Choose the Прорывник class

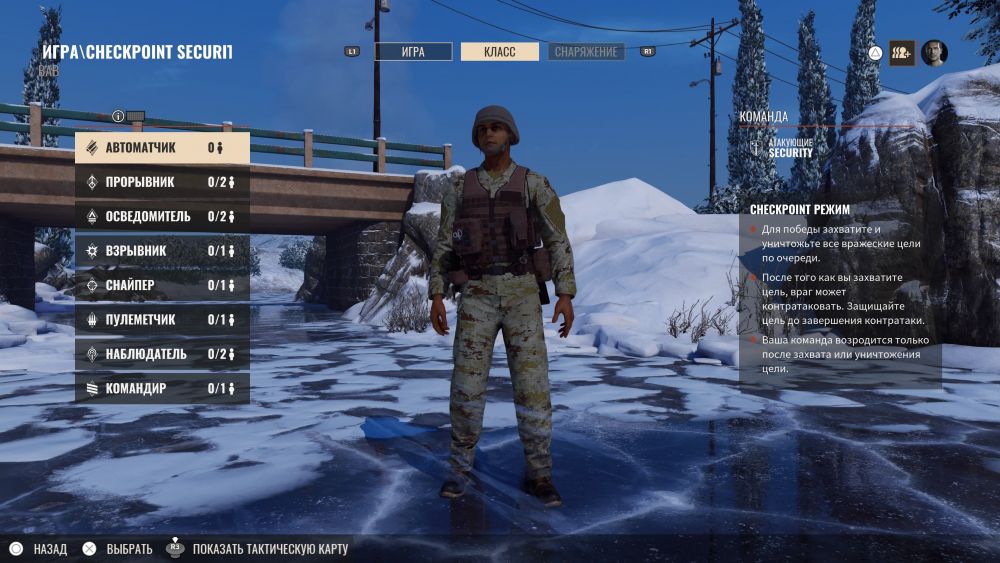coord(162,182)
